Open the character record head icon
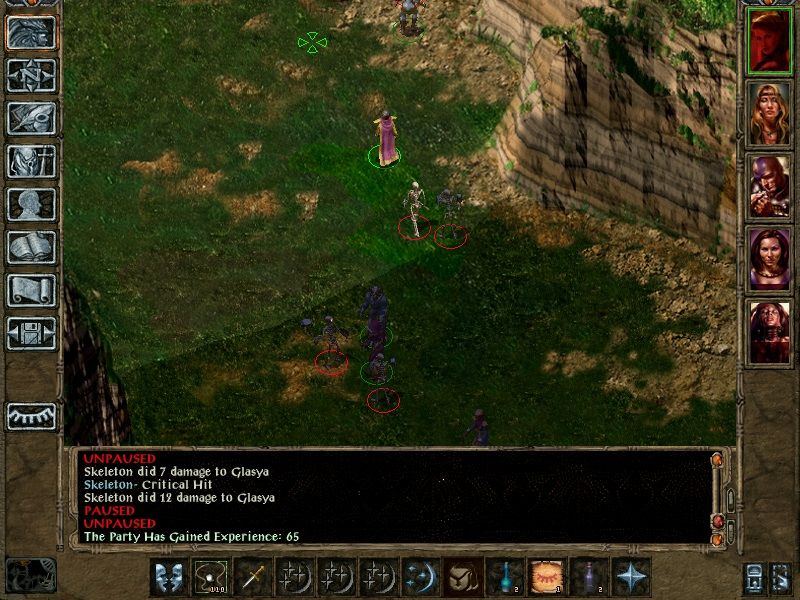 pos(32,204)
